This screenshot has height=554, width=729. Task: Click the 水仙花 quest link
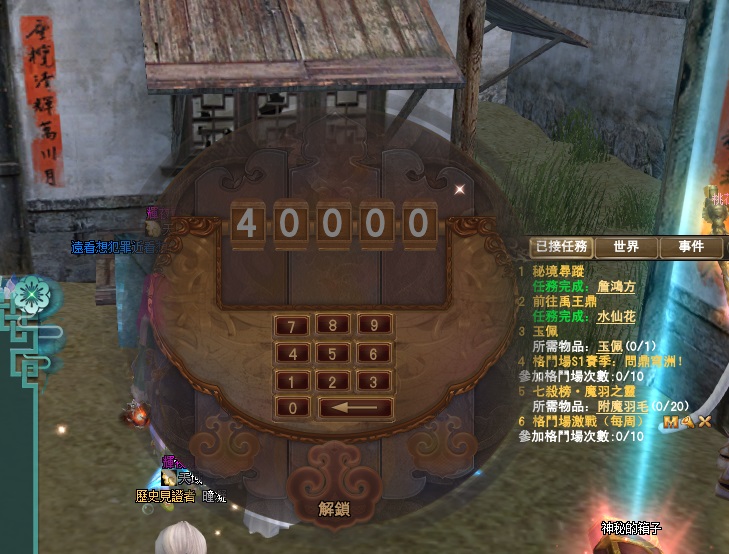[x=616, y=315]
